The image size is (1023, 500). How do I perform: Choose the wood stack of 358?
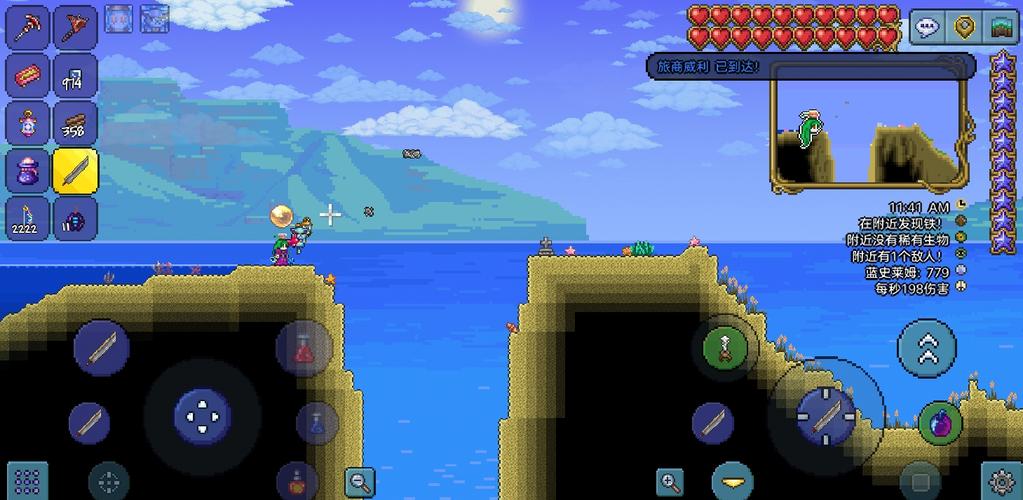(75, 123)
